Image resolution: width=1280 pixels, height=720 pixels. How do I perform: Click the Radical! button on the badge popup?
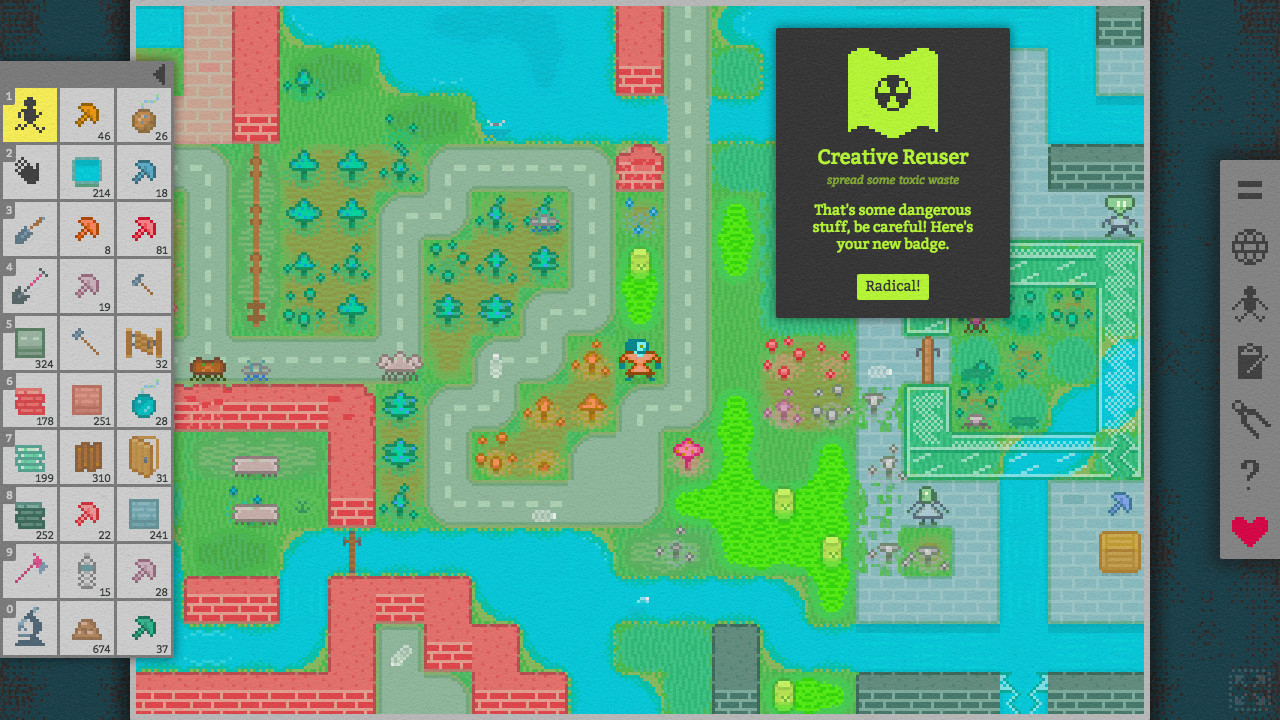[x=892, y=286]
